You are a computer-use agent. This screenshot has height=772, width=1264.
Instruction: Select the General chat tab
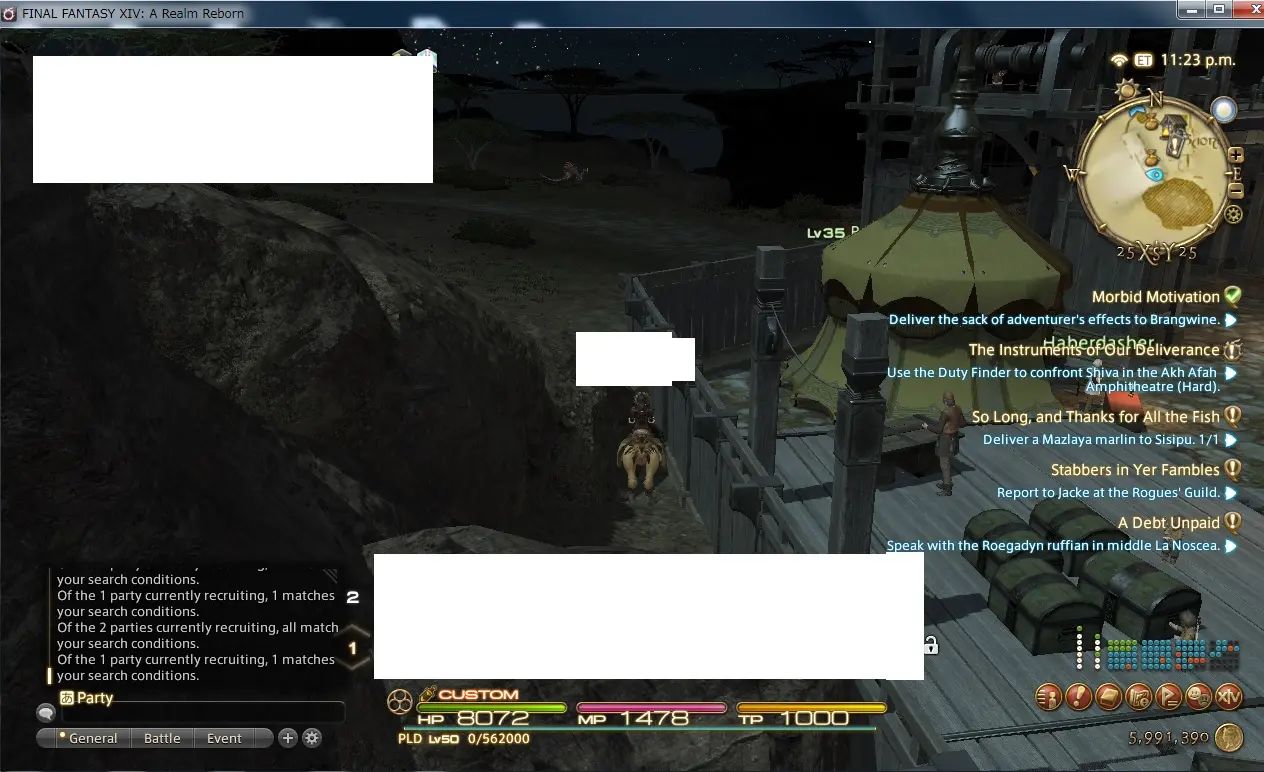92,738
